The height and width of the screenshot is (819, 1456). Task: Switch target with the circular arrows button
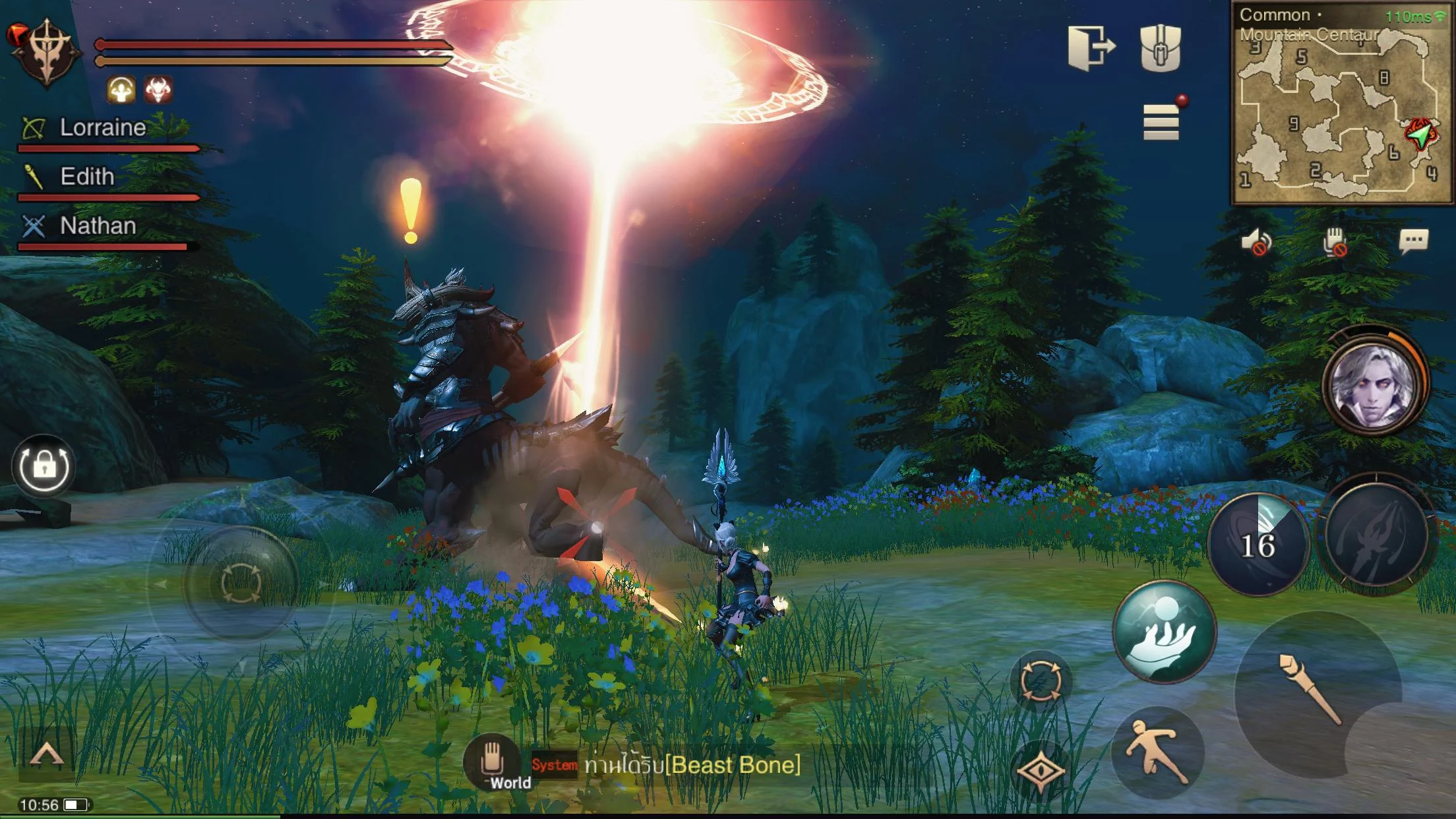[x=1041, y=681]
